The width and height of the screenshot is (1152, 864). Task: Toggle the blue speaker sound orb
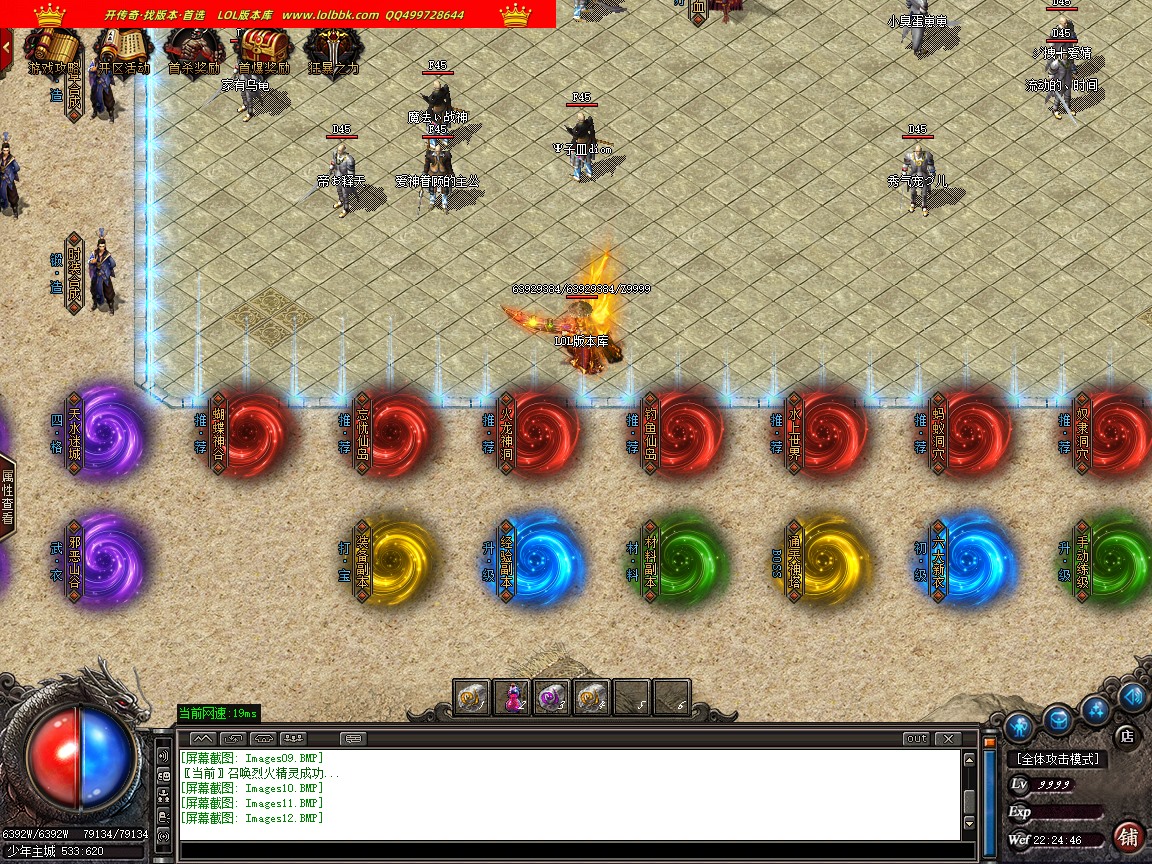1133,696
